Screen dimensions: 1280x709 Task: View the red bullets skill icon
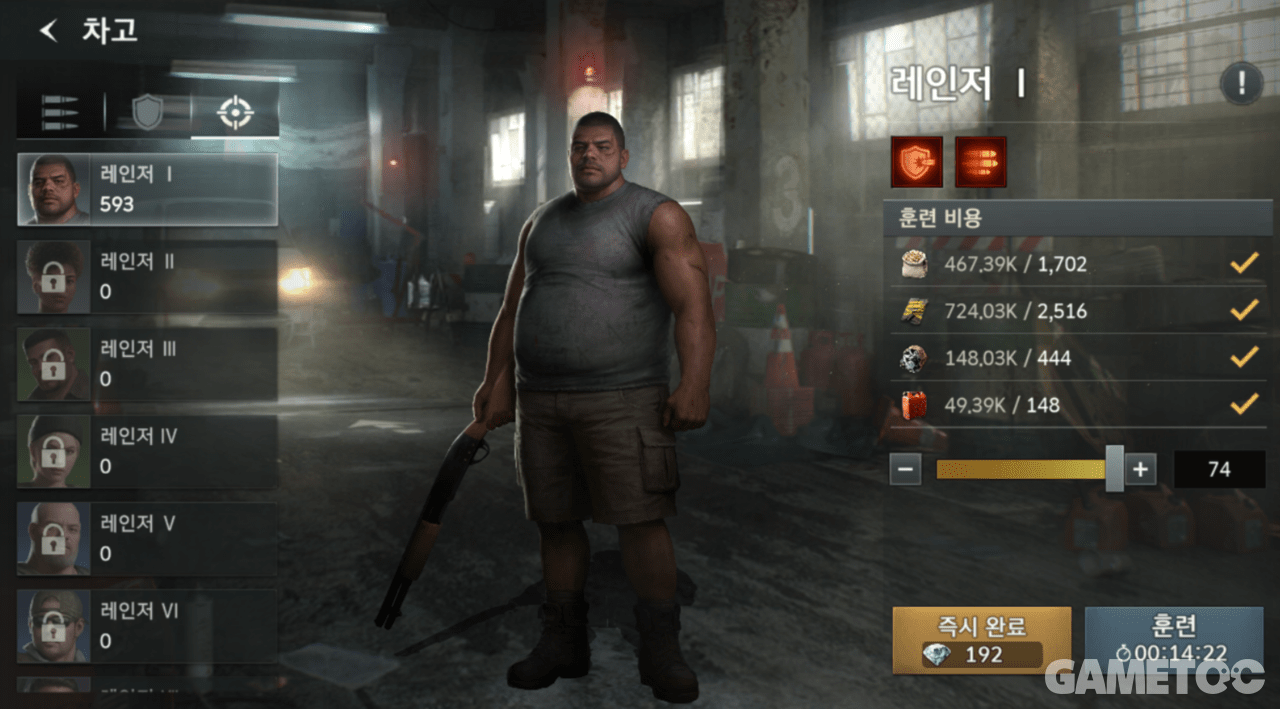981,162
